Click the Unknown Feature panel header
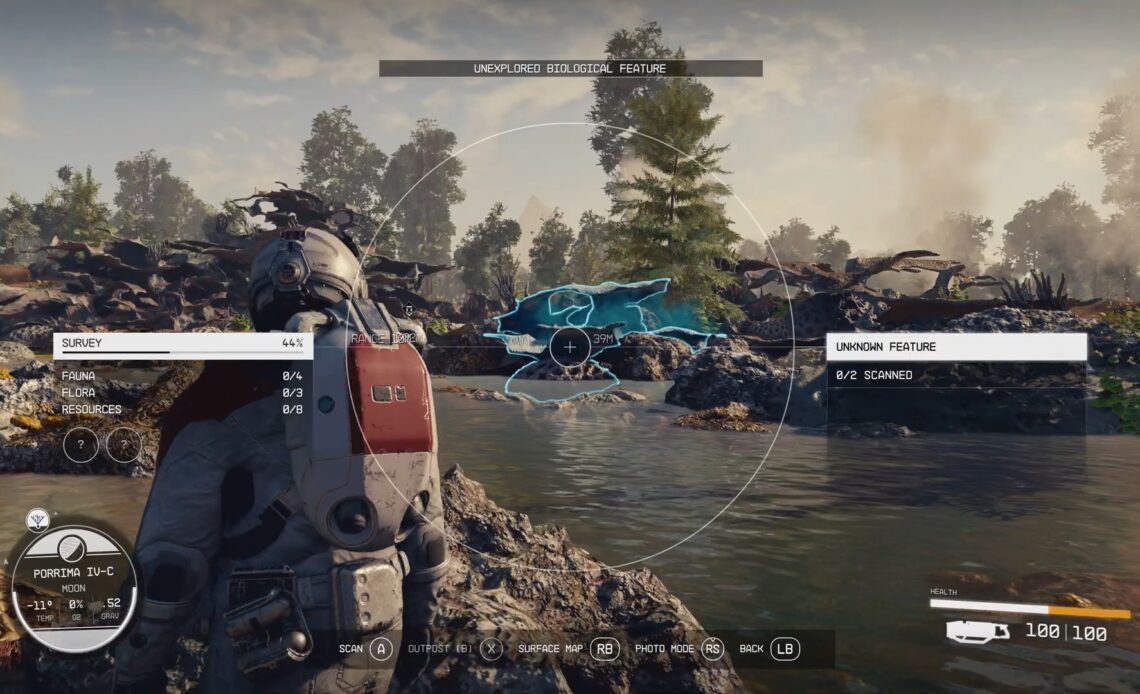 coord(956,347)
